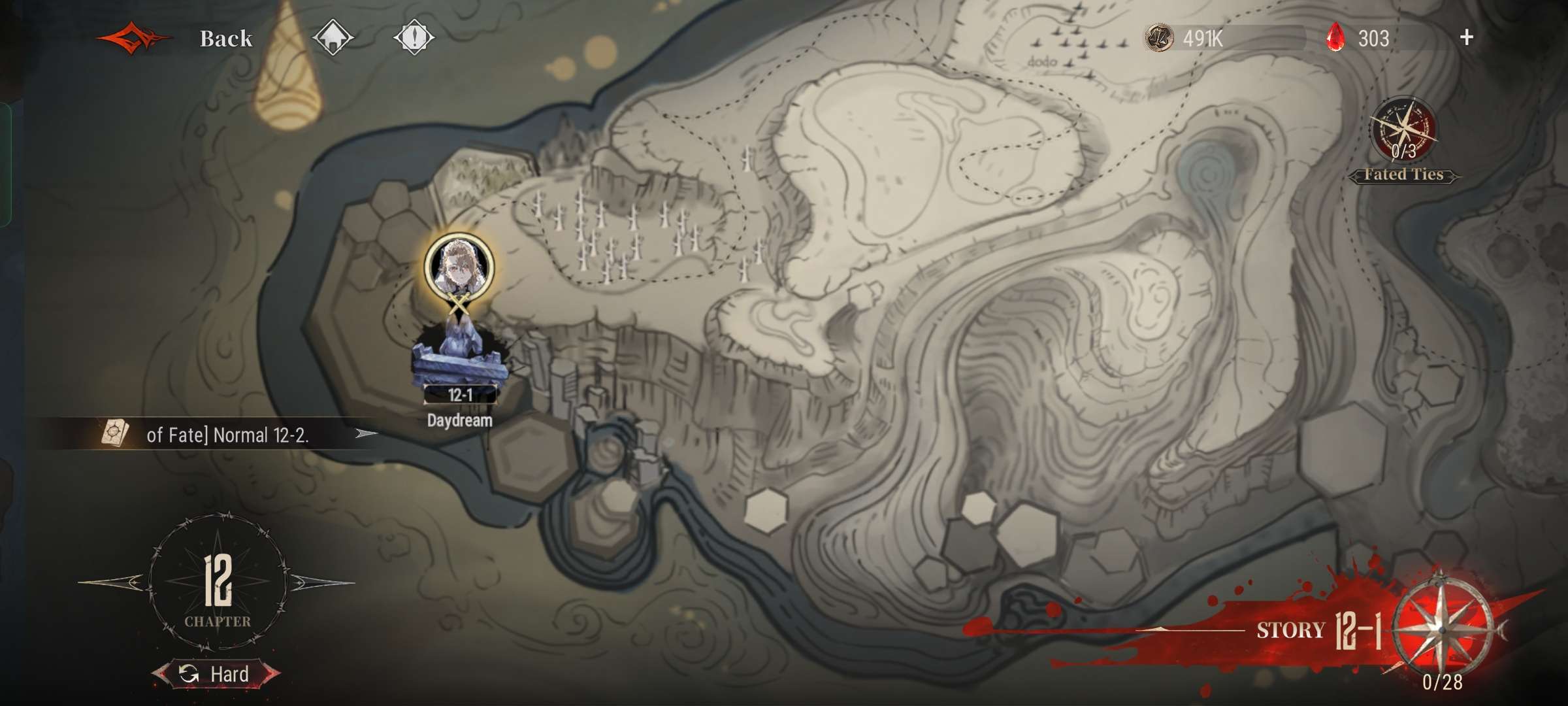Go back using the Back button
Viewport: 1568px width, 706px height.
click(x=225, y=39)
